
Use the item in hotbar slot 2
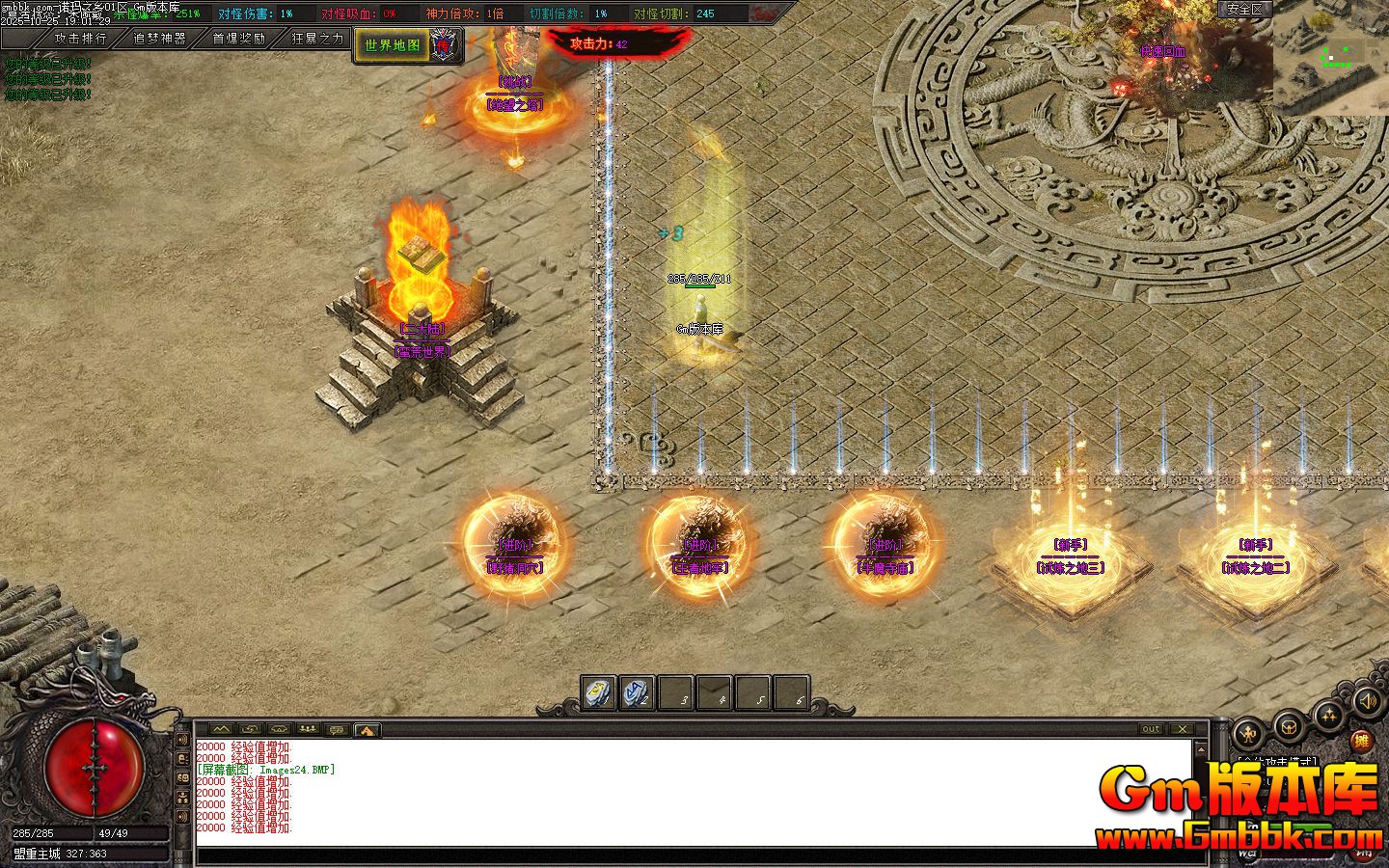(x=637, y=692)
